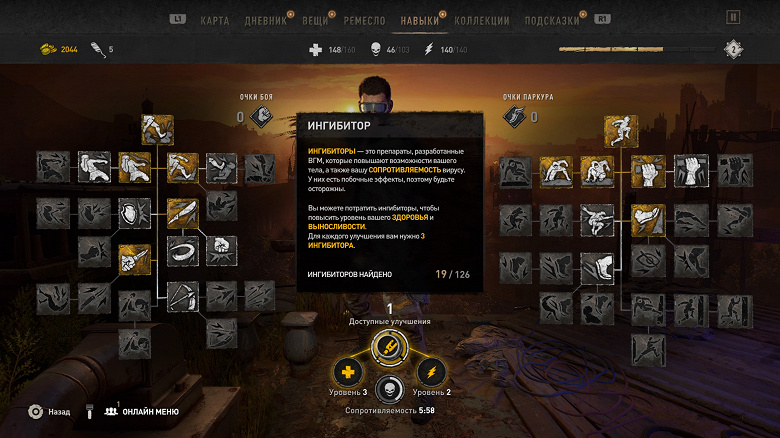Select the top combat skill at the tree root

[157, 129]
